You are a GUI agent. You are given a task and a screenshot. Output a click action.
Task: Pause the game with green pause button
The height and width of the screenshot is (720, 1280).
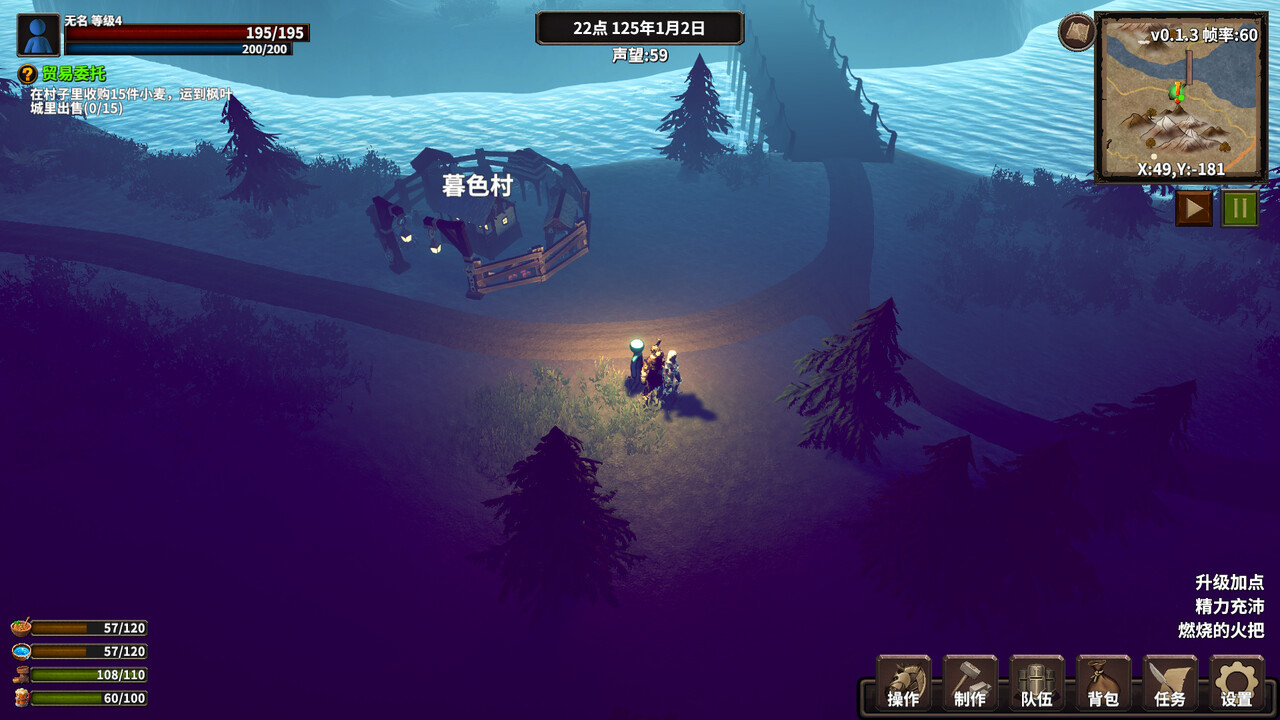click(1240, 208)
